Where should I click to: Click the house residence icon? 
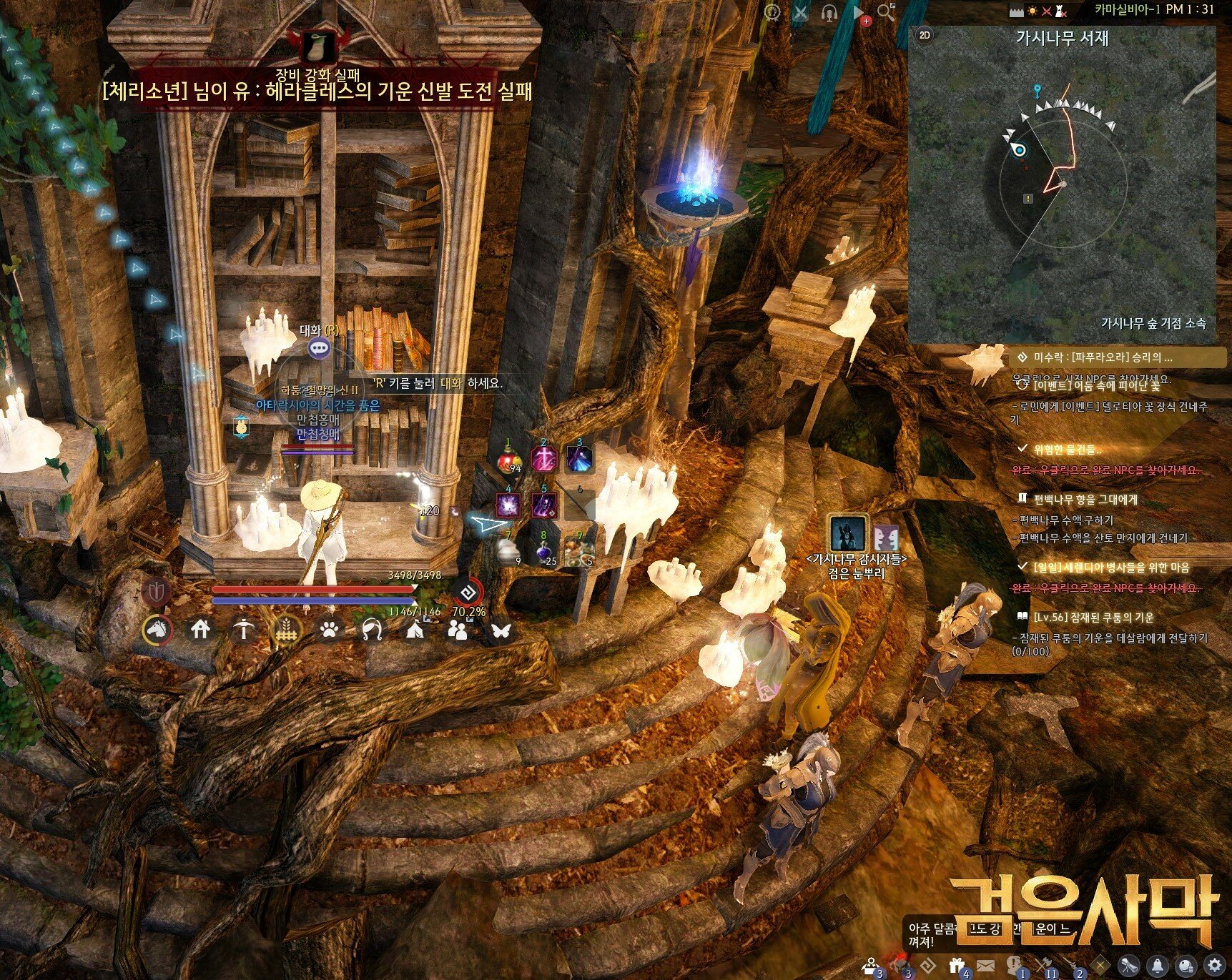(200, 630)
